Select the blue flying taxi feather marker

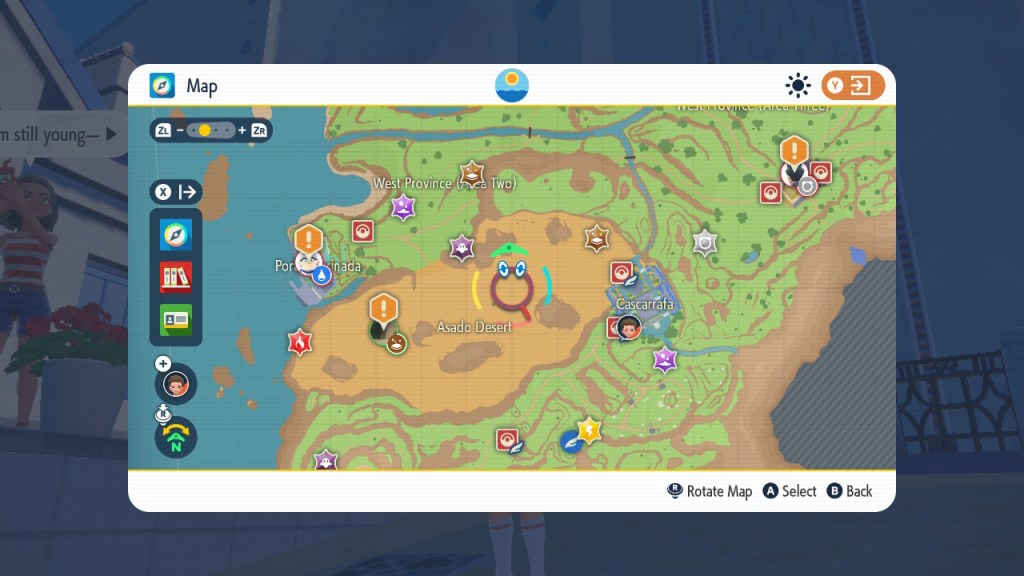pos(571,441)
